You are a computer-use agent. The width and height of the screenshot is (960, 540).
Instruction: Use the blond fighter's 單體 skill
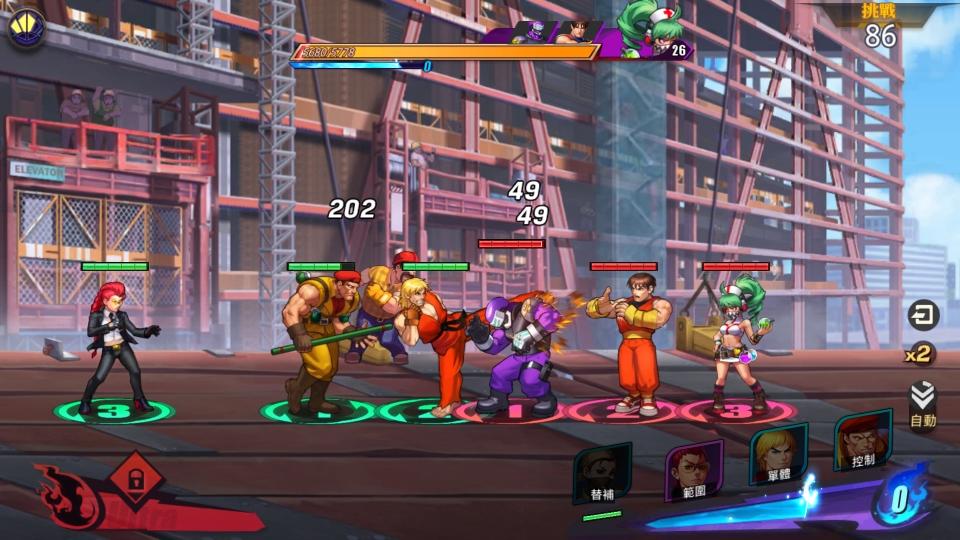click(x=778, y=453)
